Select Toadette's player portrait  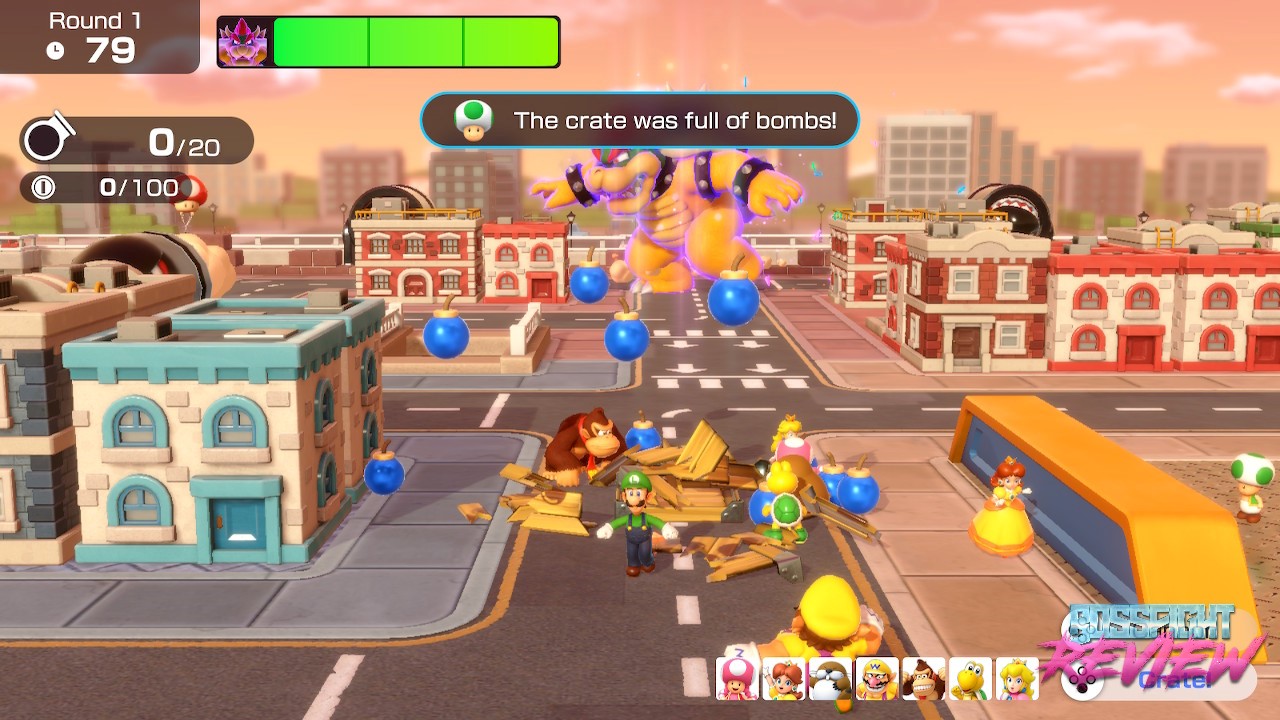(x=738, y=679)
